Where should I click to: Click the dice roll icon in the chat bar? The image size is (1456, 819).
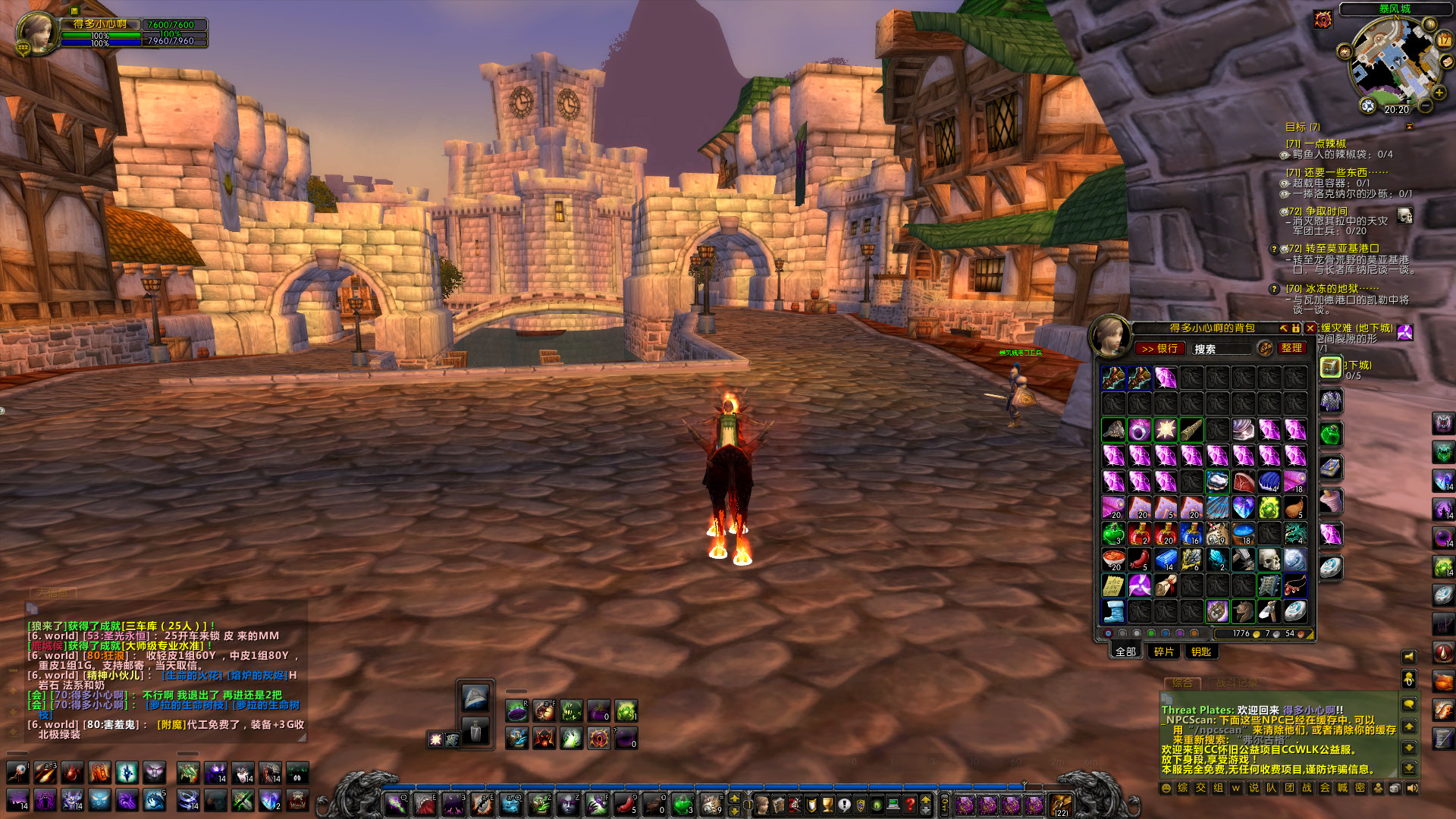pyautogui.click(x=1394, y=789)
